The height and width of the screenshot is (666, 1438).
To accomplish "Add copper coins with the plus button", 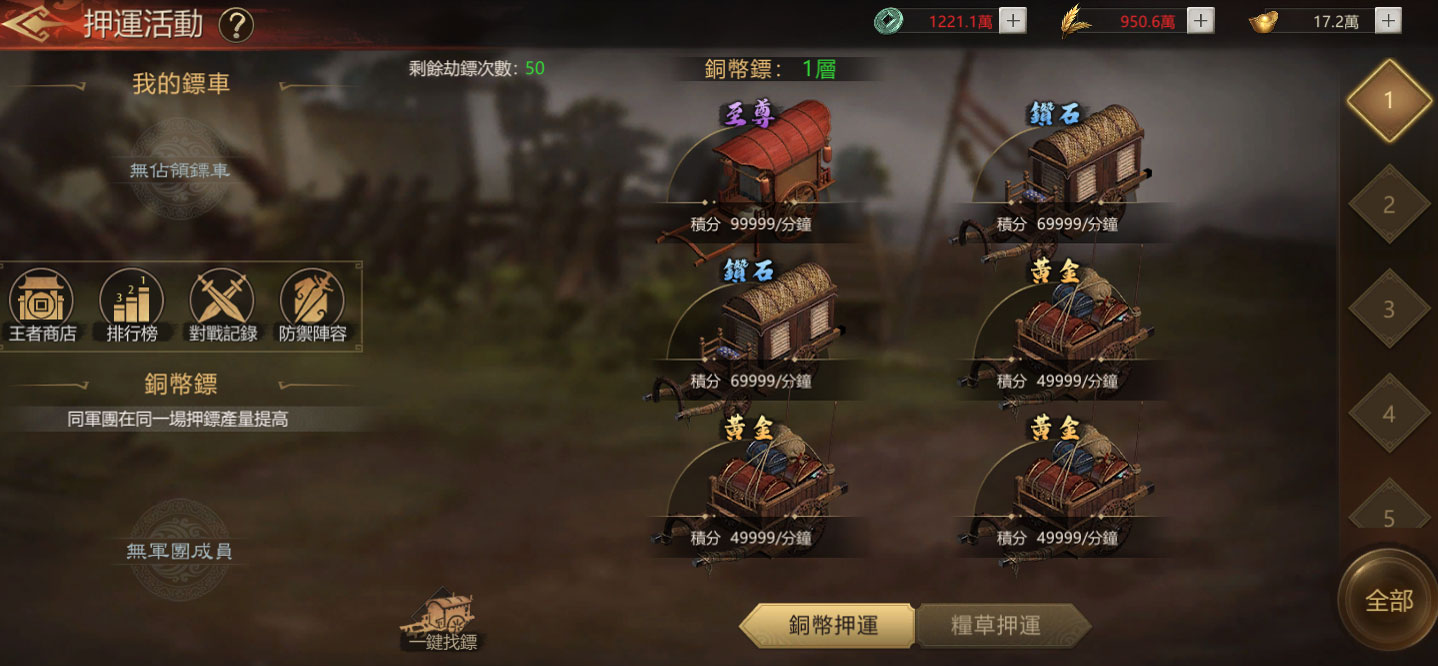I will (x=1013, y=20).
